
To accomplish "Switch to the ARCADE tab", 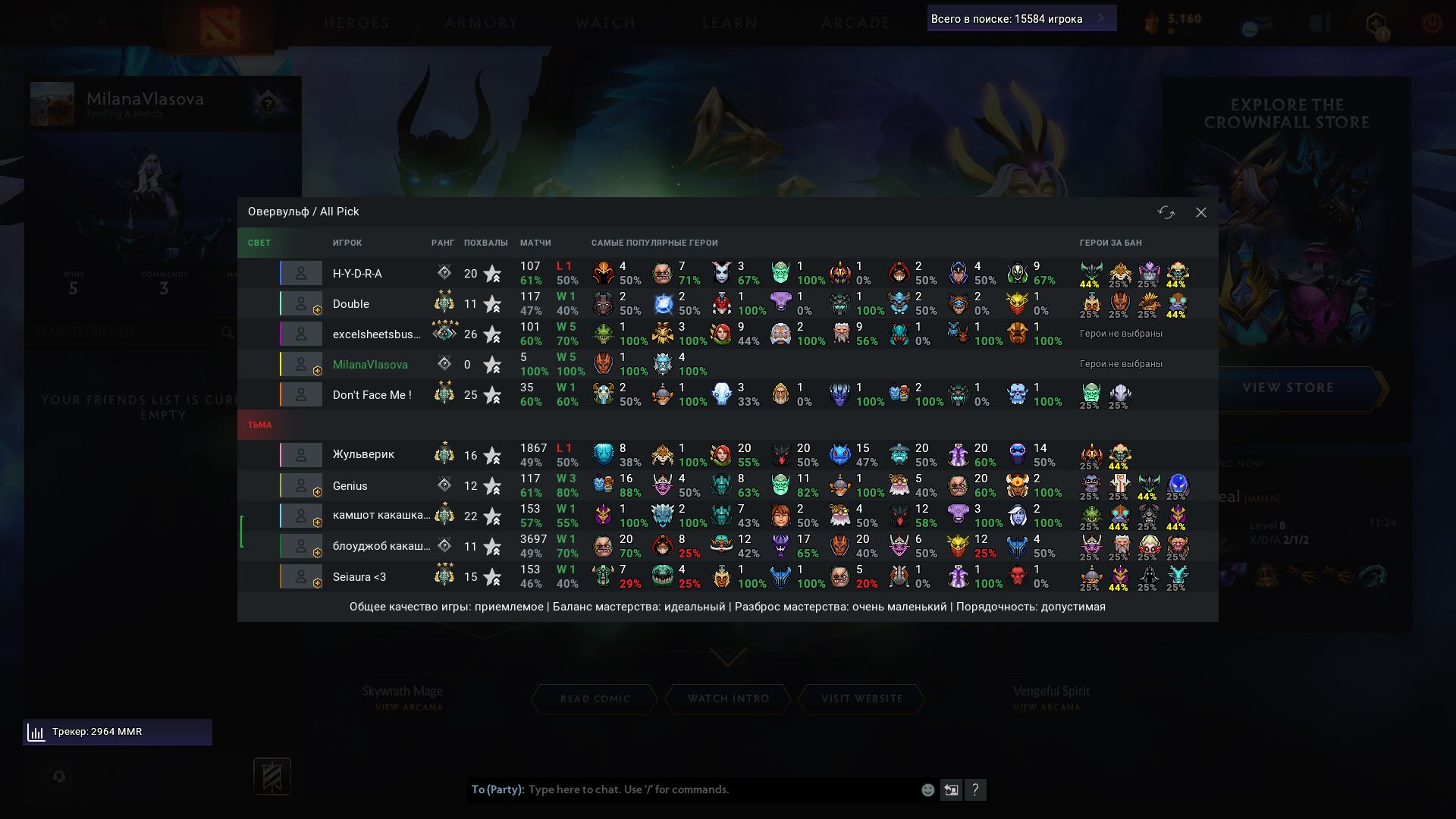I will (x=855, y=23).
